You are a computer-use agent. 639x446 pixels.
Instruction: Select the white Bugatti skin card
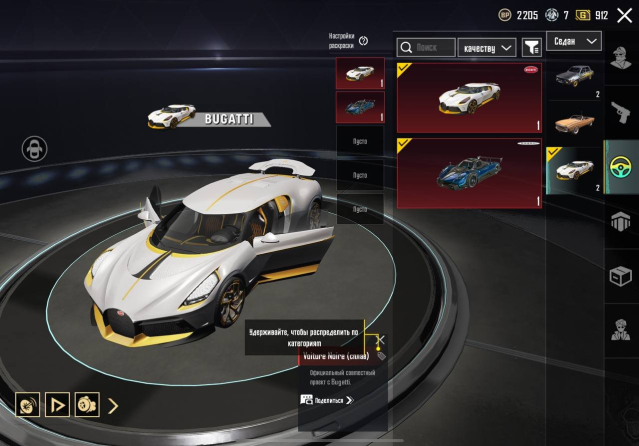point(469,98)
